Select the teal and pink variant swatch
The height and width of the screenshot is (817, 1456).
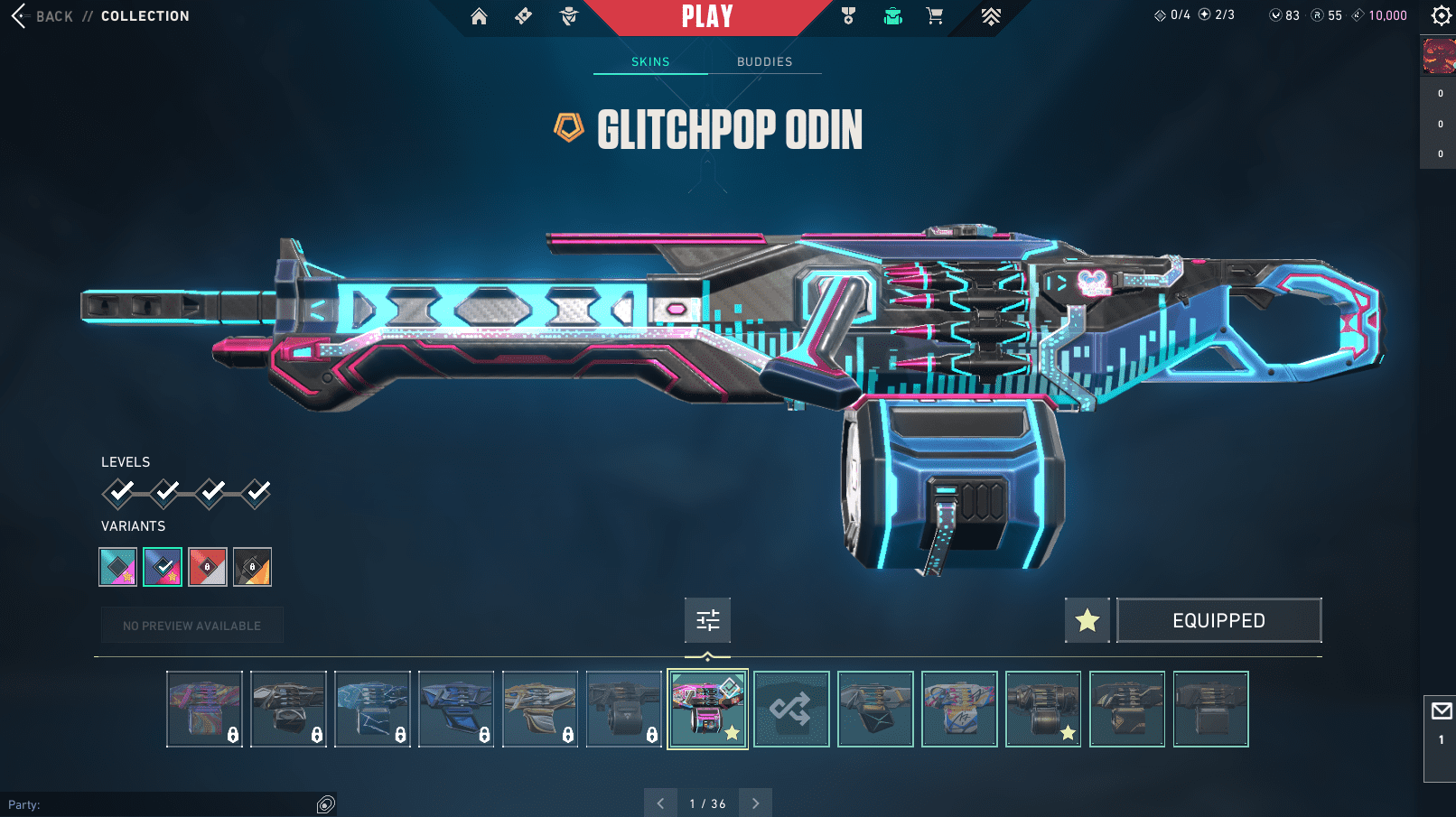[117, 567]
